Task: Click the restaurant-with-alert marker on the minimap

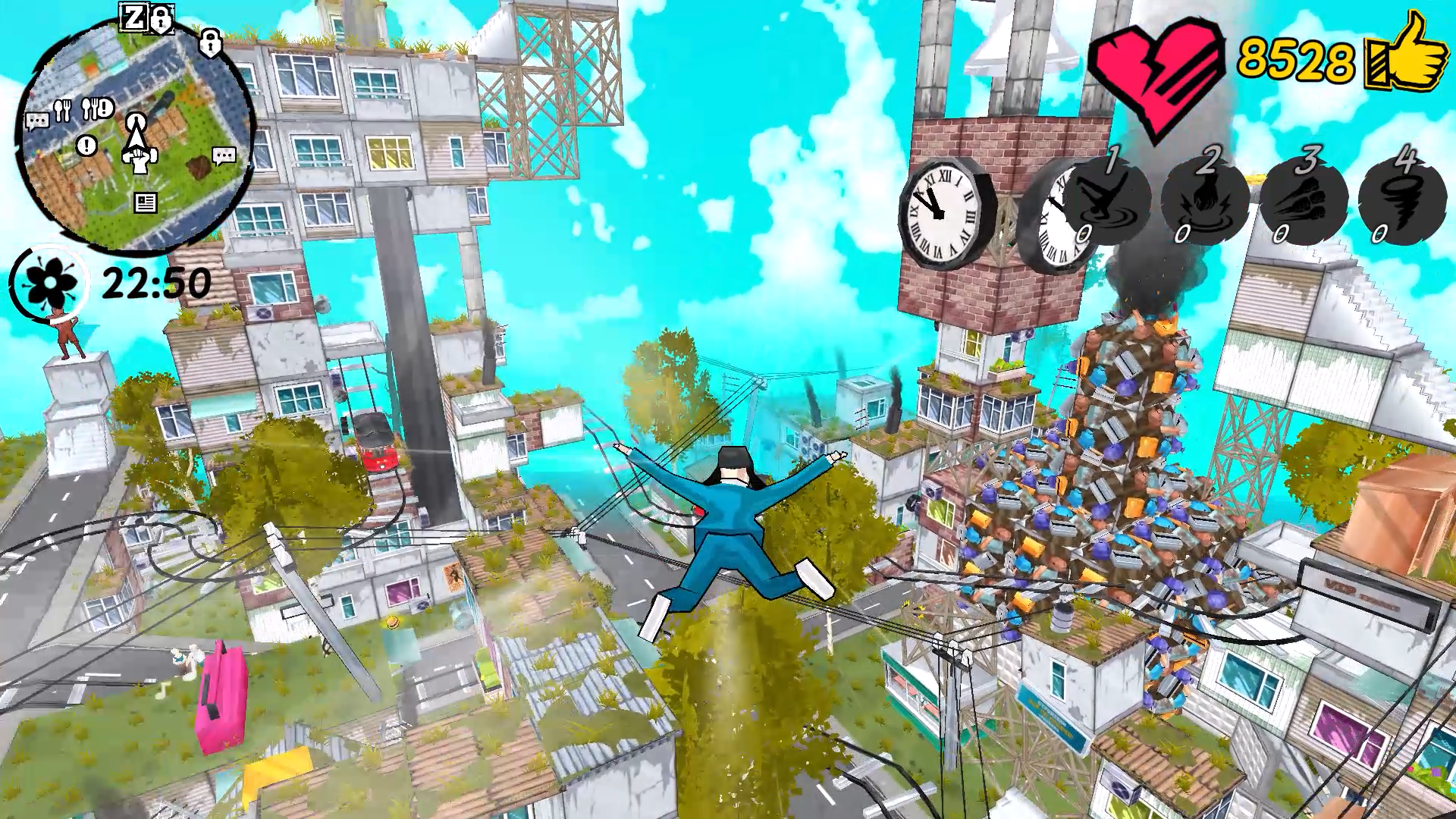Action: [x=96, y=107]
